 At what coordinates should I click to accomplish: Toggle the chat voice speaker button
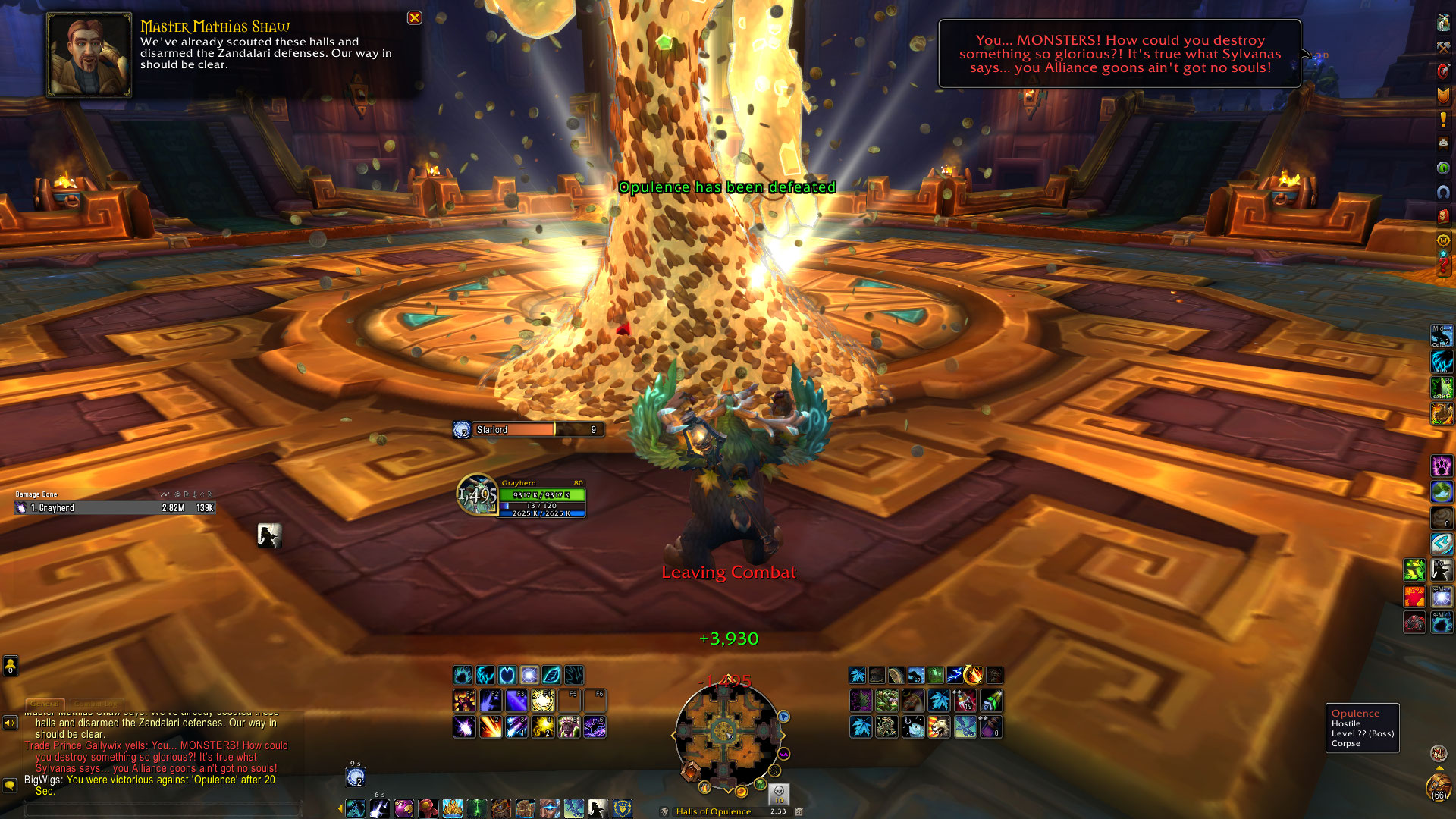pos(10,723)
